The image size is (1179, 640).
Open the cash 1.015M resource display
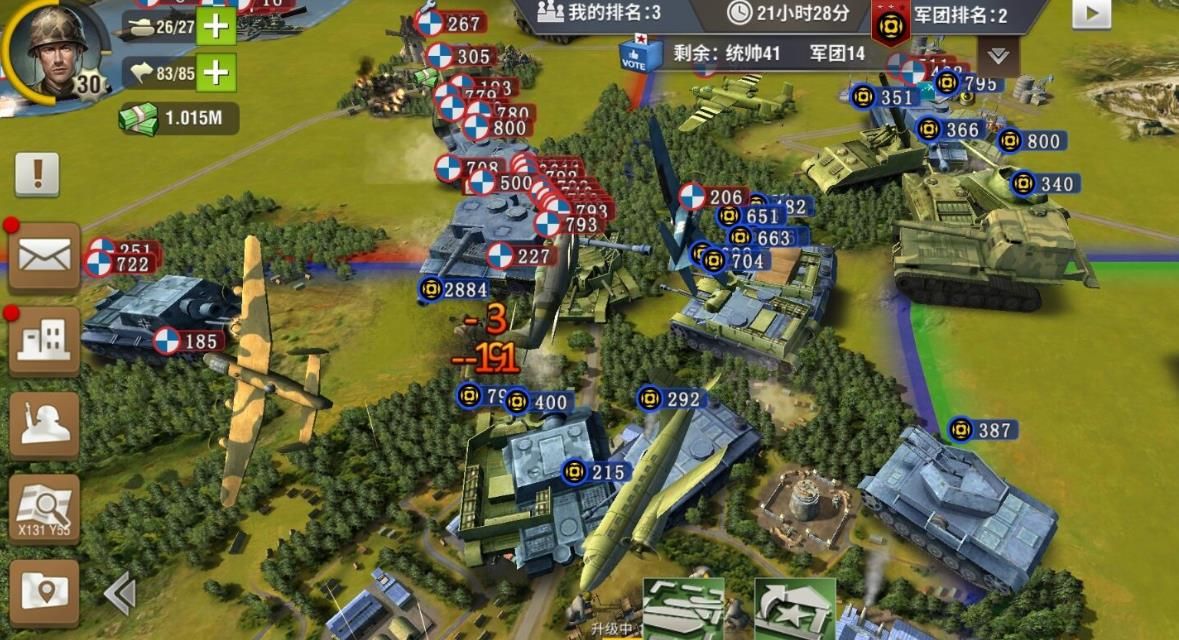pyautogui.click(x=180, y=118)
